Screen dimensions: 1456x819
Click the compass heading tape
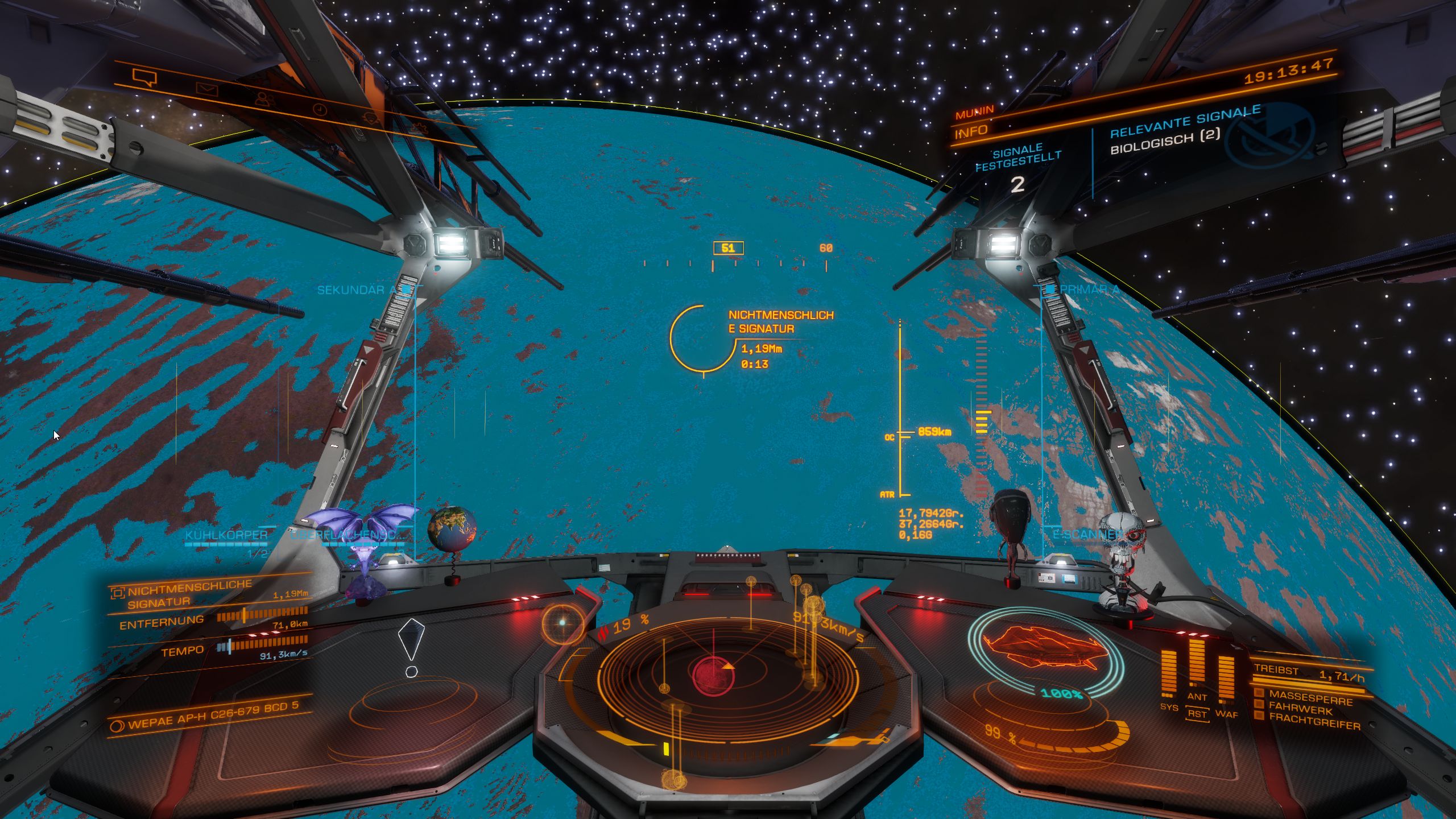[735, 264]
